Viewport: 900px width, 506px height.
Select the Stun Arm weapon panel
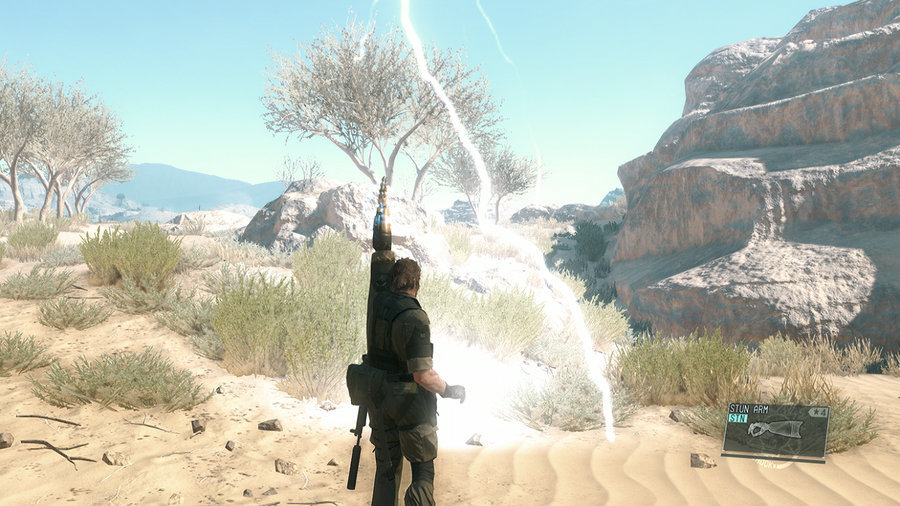click(775, 432)
